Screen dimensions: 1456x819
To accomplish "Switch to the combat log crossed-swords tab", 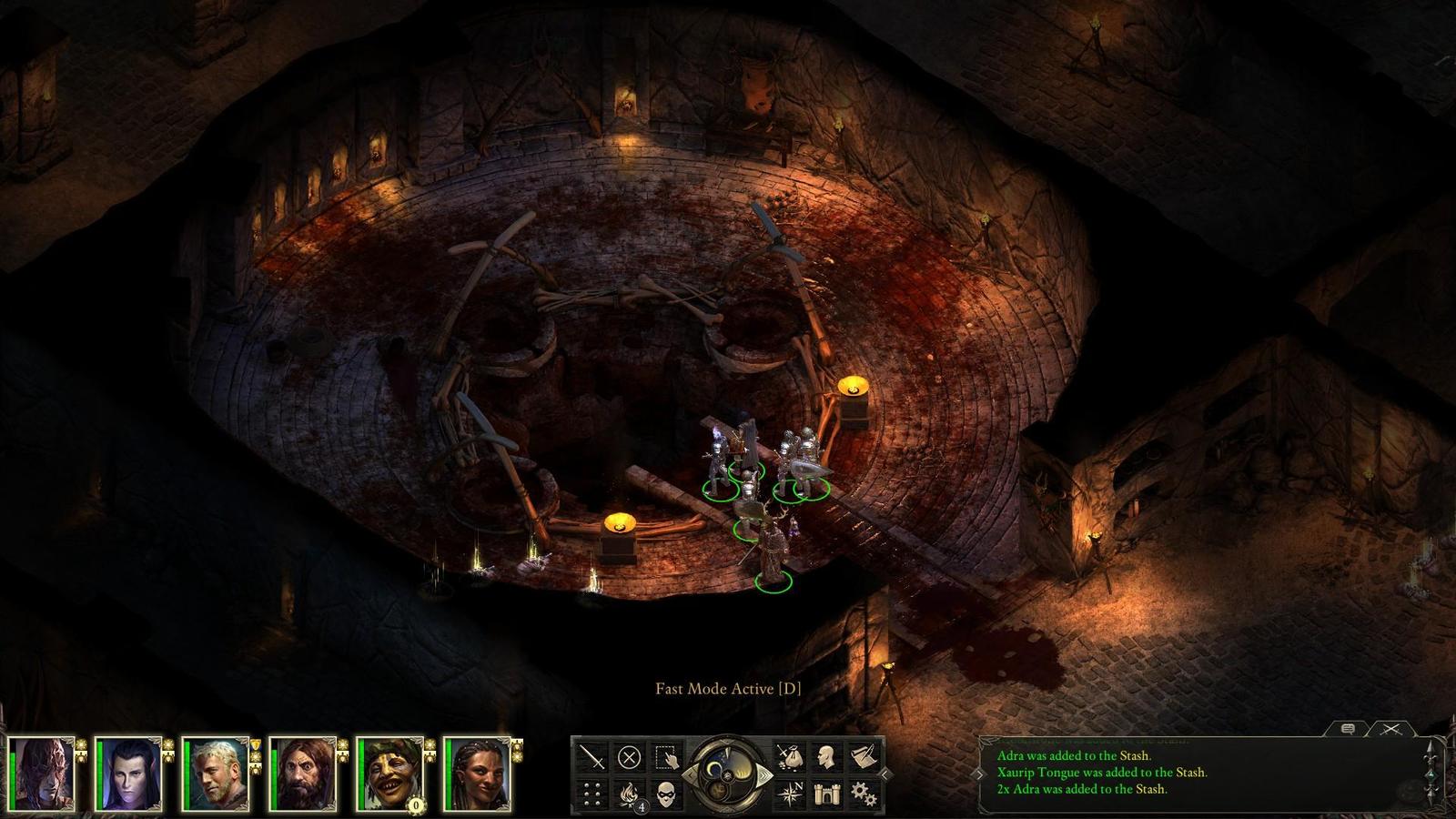I will (x=1390, y=729).
